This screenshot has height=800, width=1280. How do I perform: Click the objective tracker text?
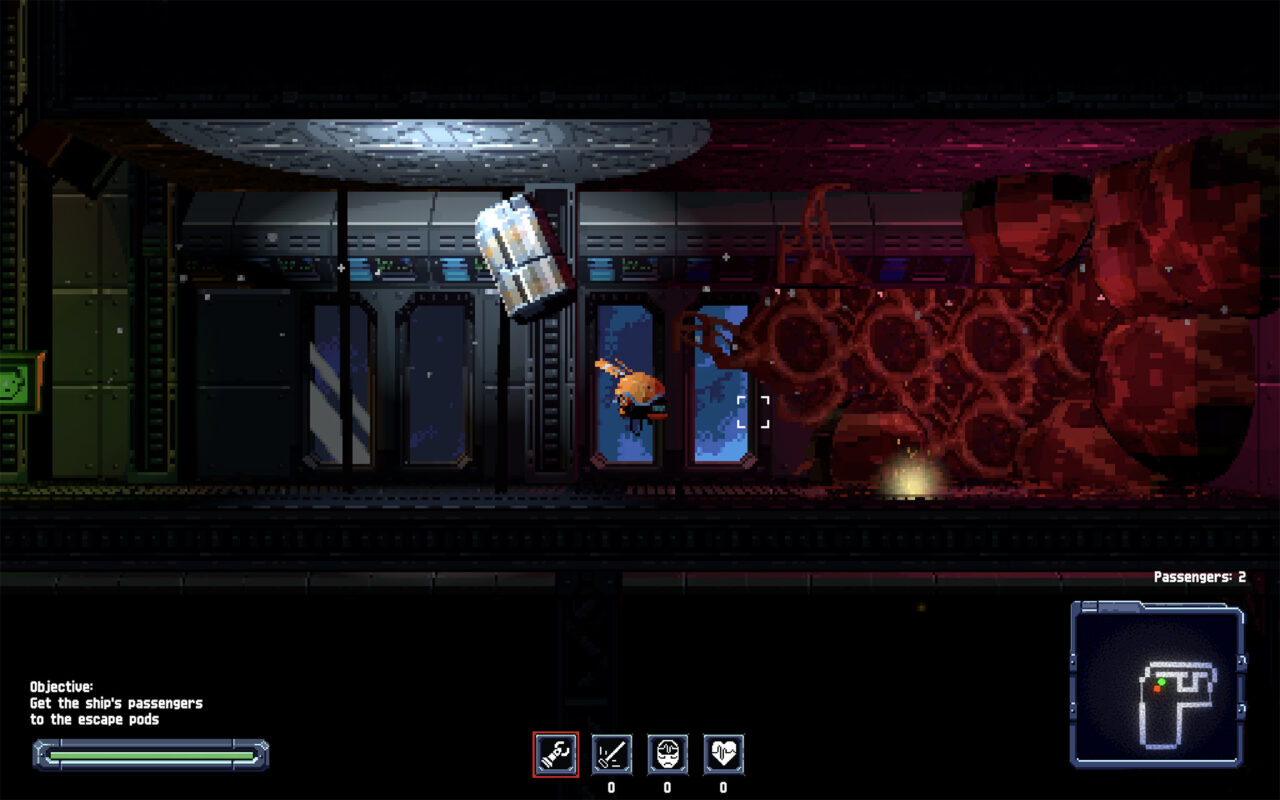115,703
